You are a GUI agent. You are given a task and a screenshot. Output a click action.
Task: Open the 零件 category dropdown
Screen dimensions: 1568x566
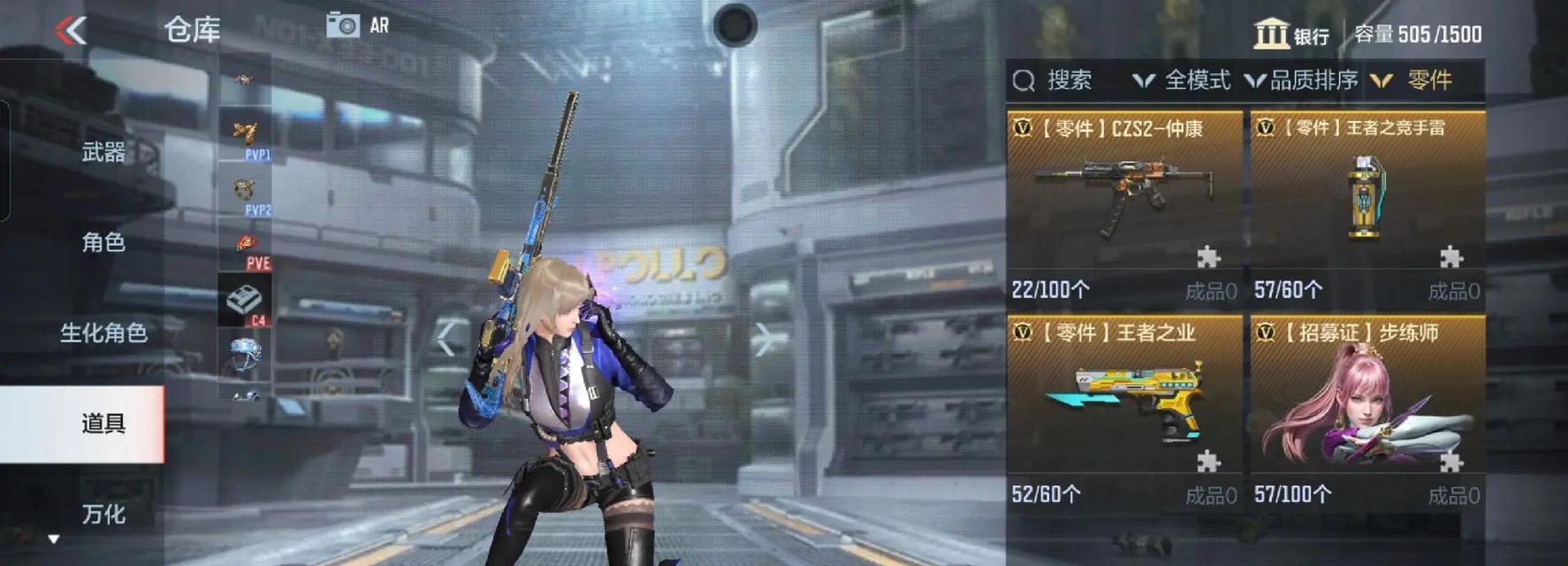coord(1412,80)
